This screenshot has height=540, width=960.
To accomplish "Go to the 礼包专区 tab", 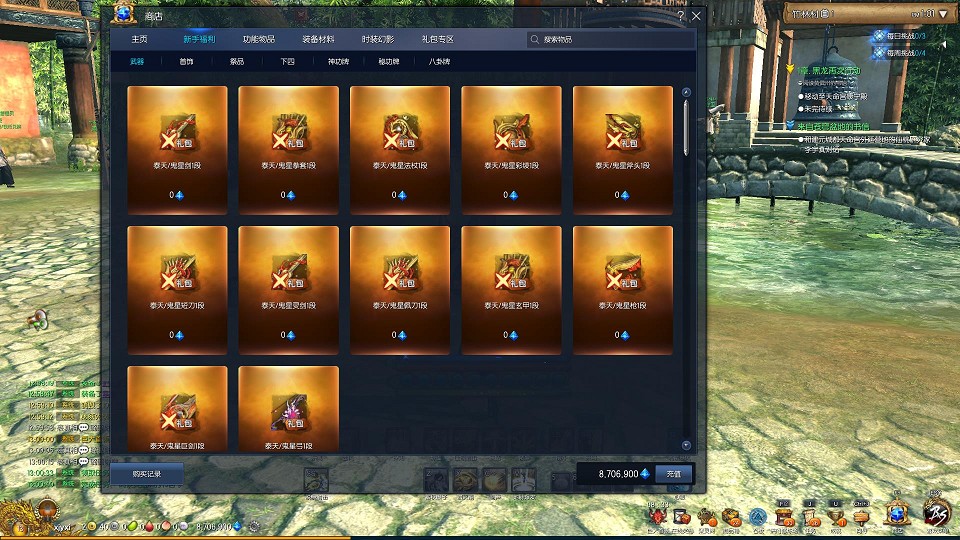I will coord(437,39).
